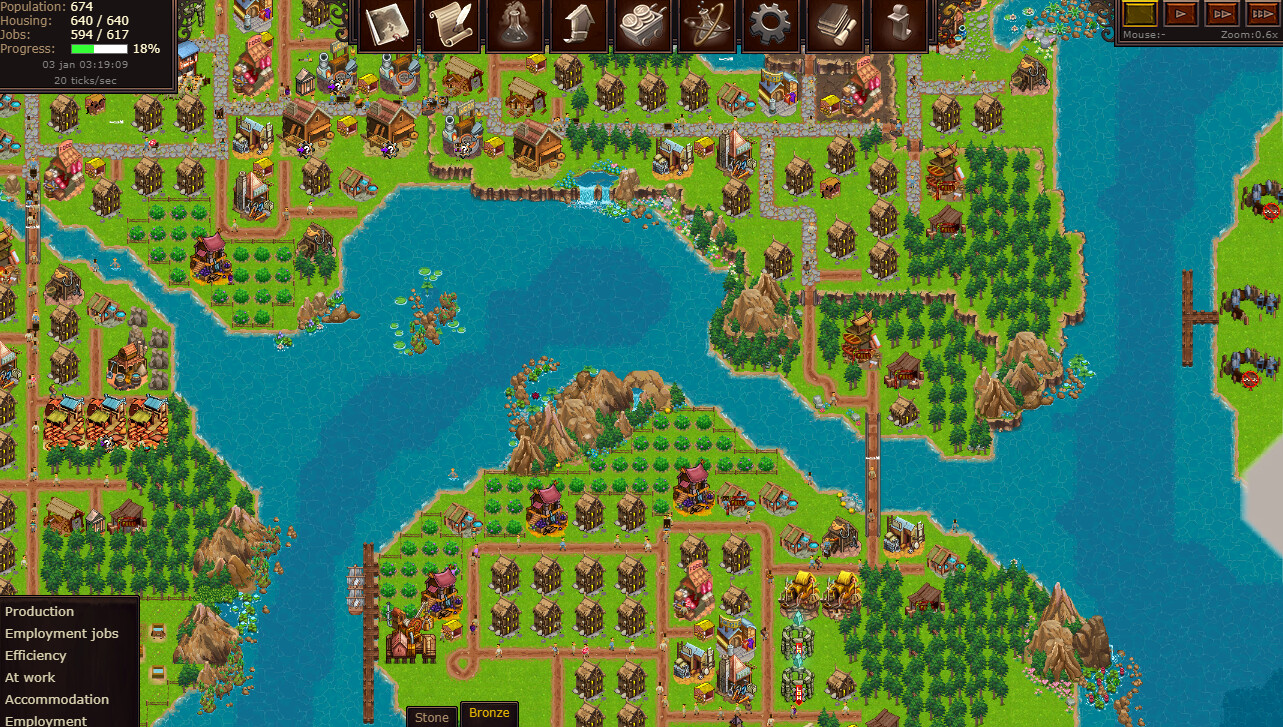Select Employment jobs from the list

61,633
